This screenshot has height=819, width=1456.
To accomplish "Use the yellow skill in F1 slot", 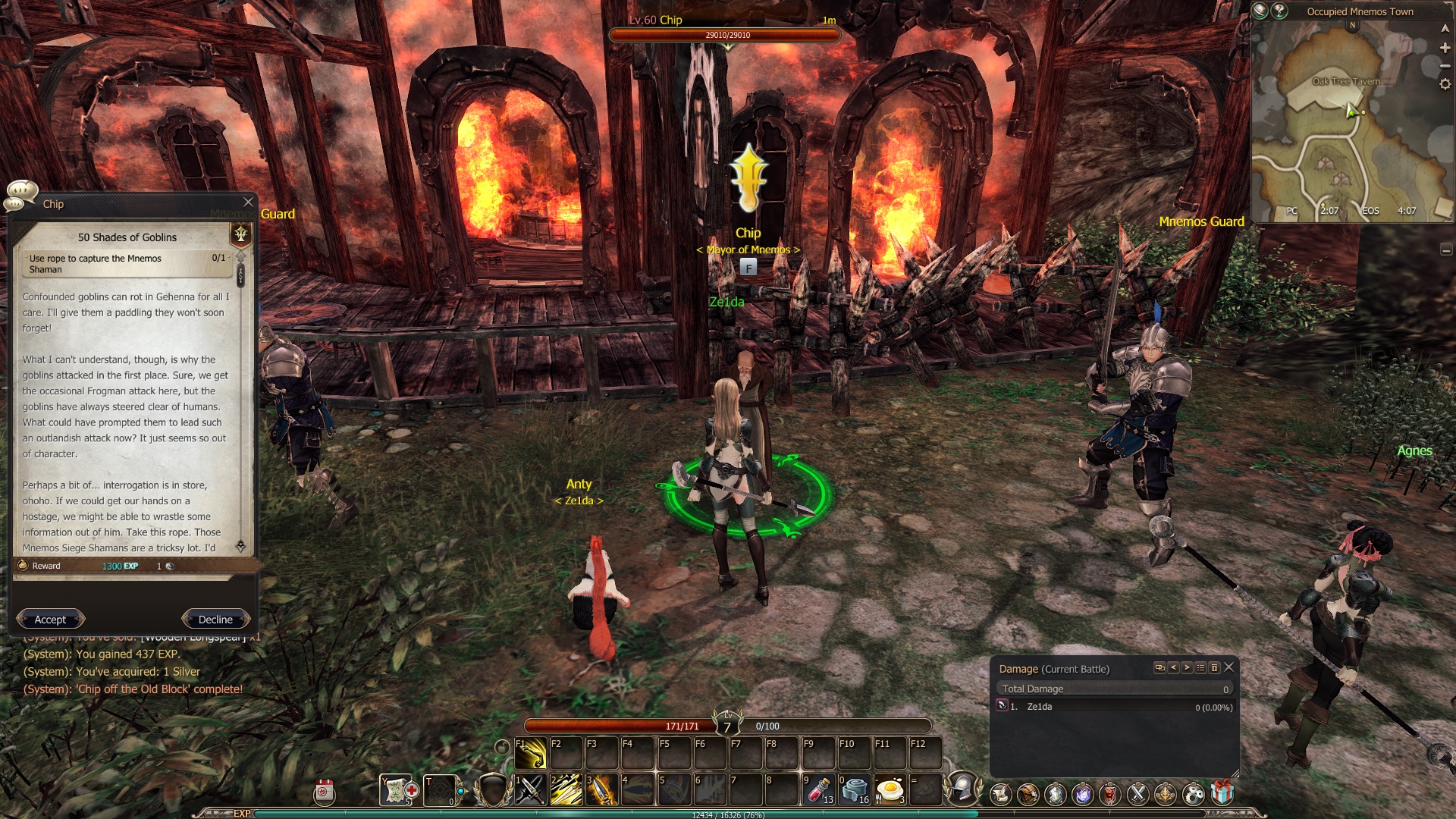I will [x=531, y=753].
